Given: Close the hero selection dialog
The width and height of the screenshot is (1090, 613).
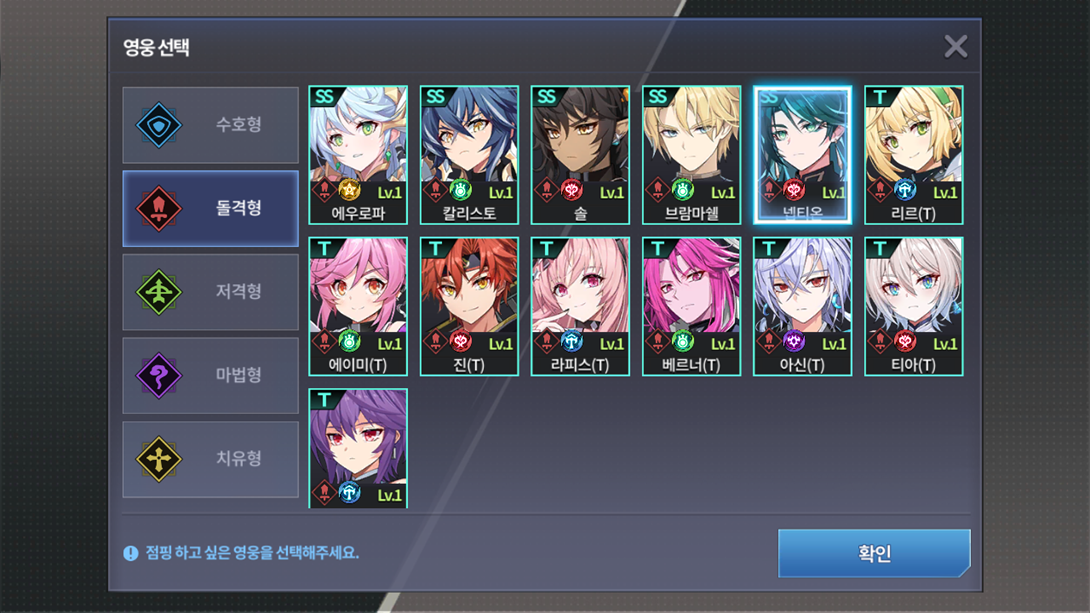Looking at the screenshot, I should click(955, 46).
